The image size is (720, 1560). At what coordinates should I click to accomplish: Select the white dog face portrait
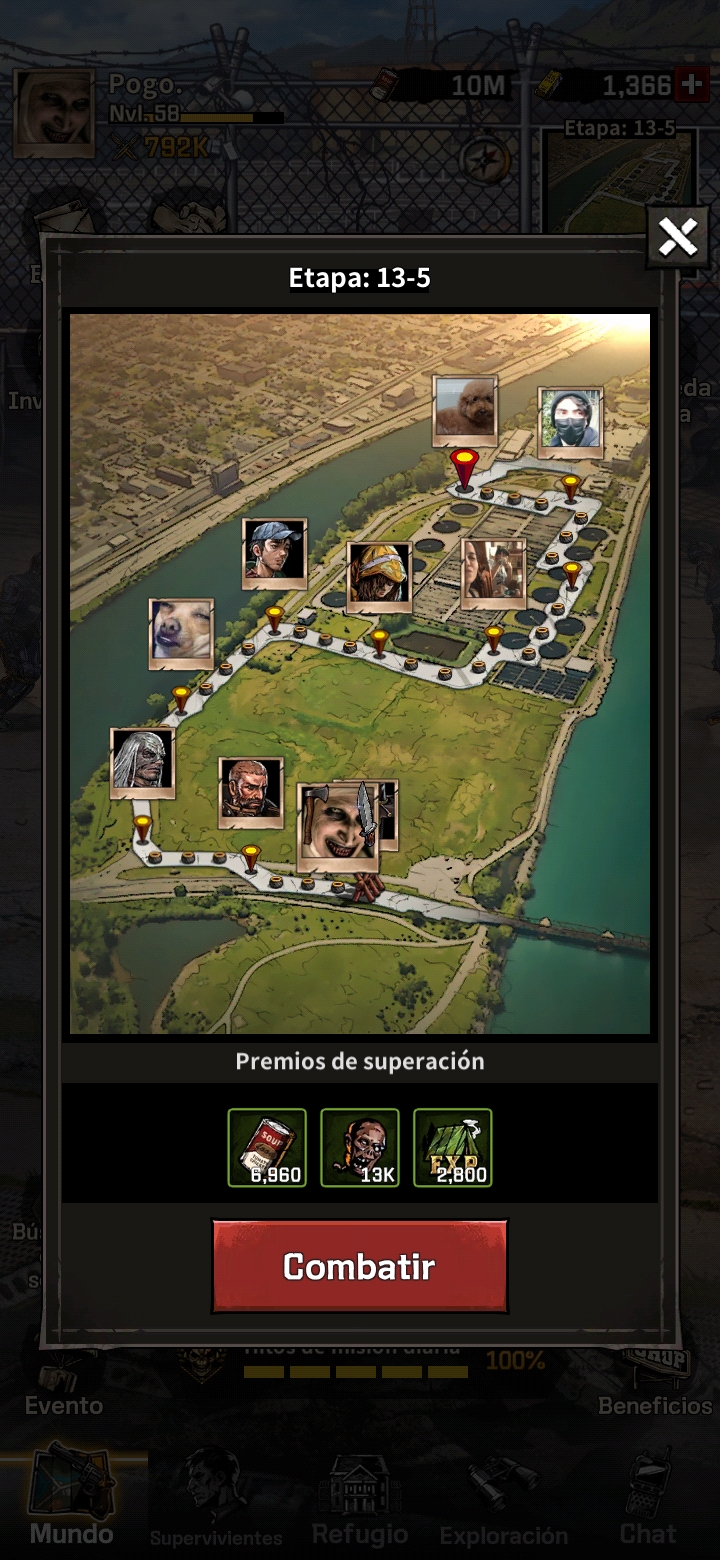pos(181,633)
